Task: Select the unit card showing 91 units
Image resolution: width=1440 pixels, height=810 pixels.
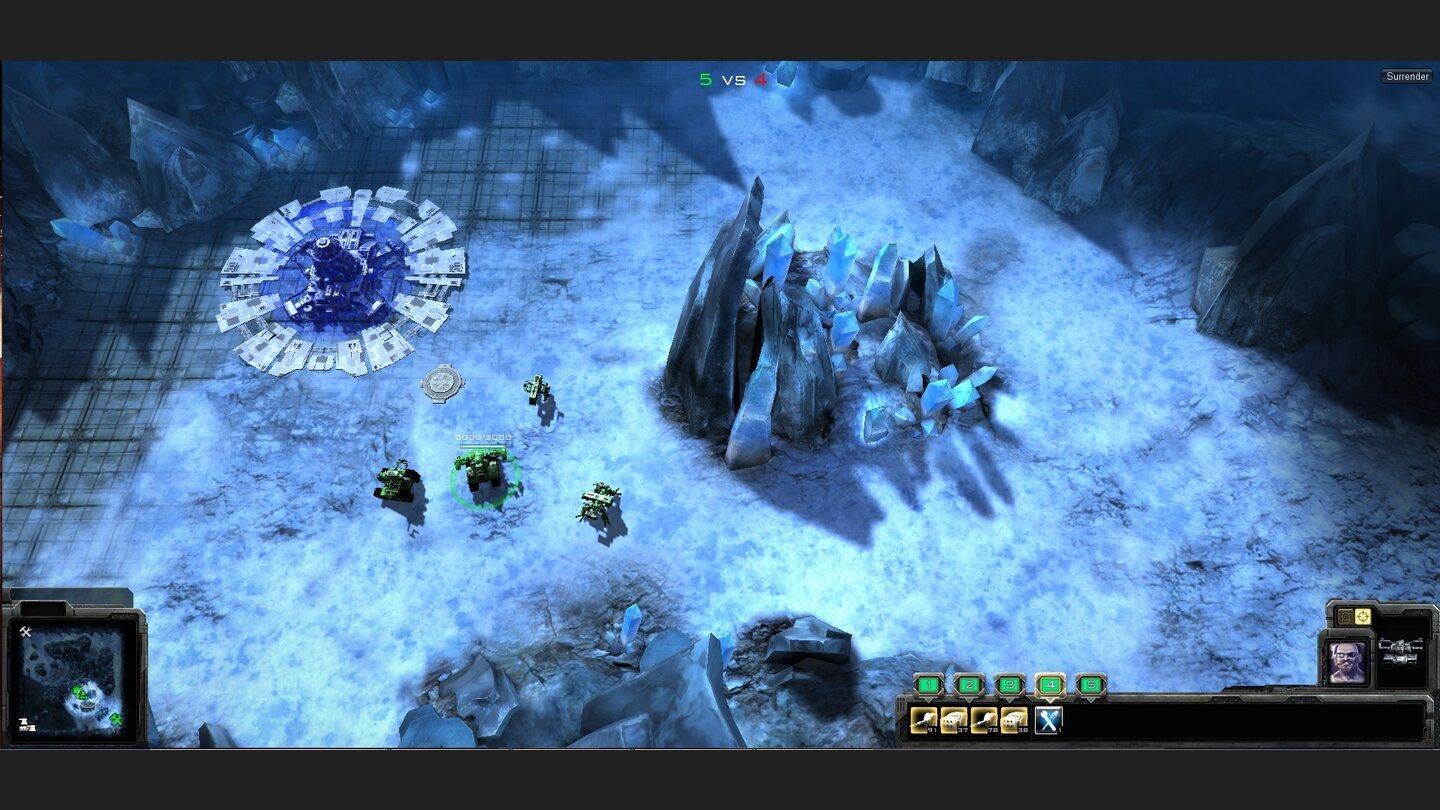Action: [x=924, y=722]
